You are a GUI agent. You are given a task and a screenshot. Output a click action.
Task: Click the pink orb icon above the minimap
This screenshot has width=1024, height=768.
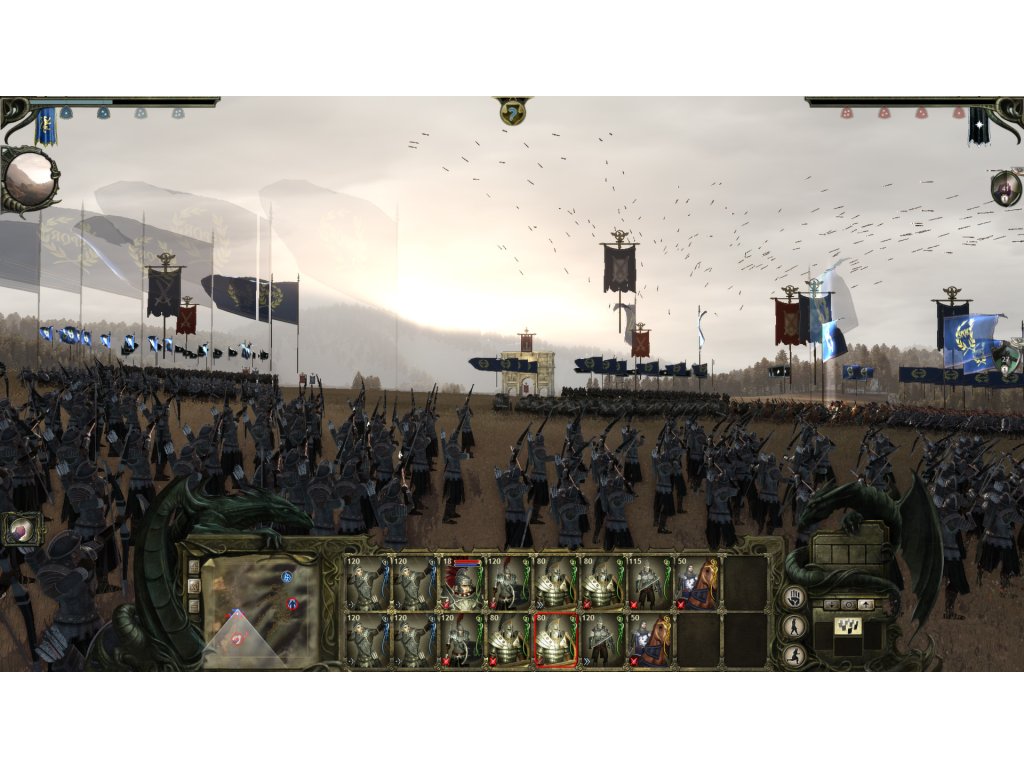[x=20, y=528]
